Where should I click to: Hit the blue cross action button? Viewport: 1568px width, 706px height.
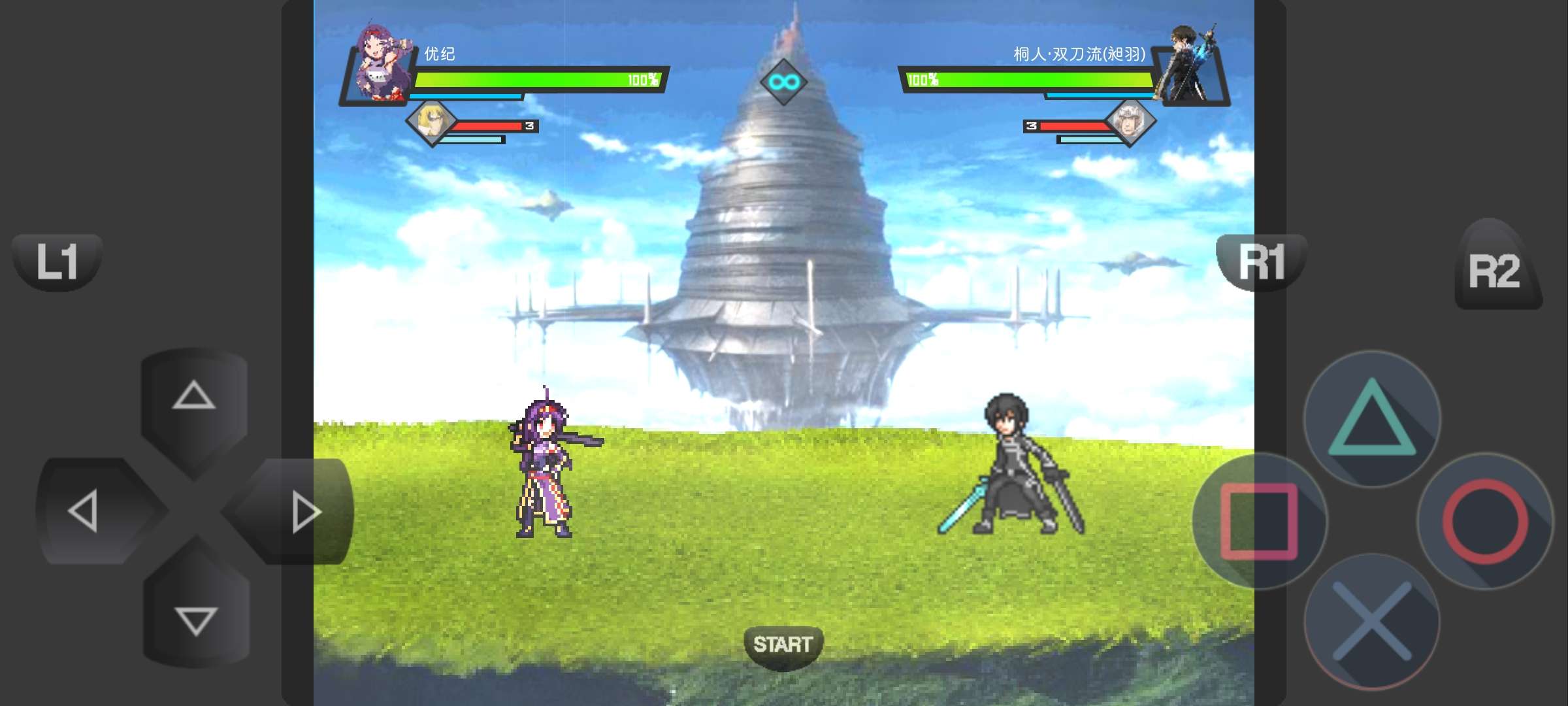click(1372, 622)
